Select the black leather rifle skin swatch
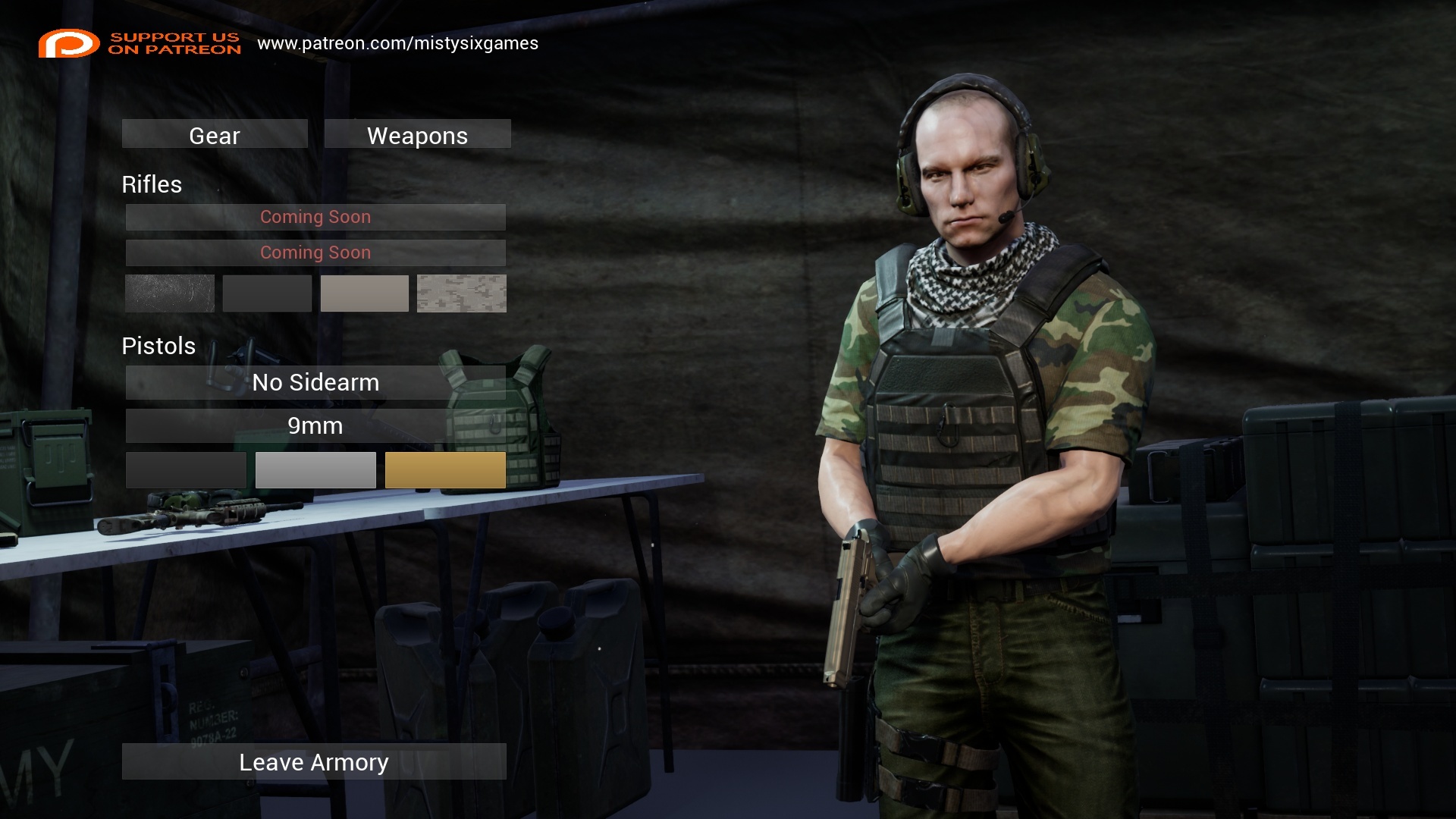Screen dimensions: 1456x819 click(x=170, y=293)
